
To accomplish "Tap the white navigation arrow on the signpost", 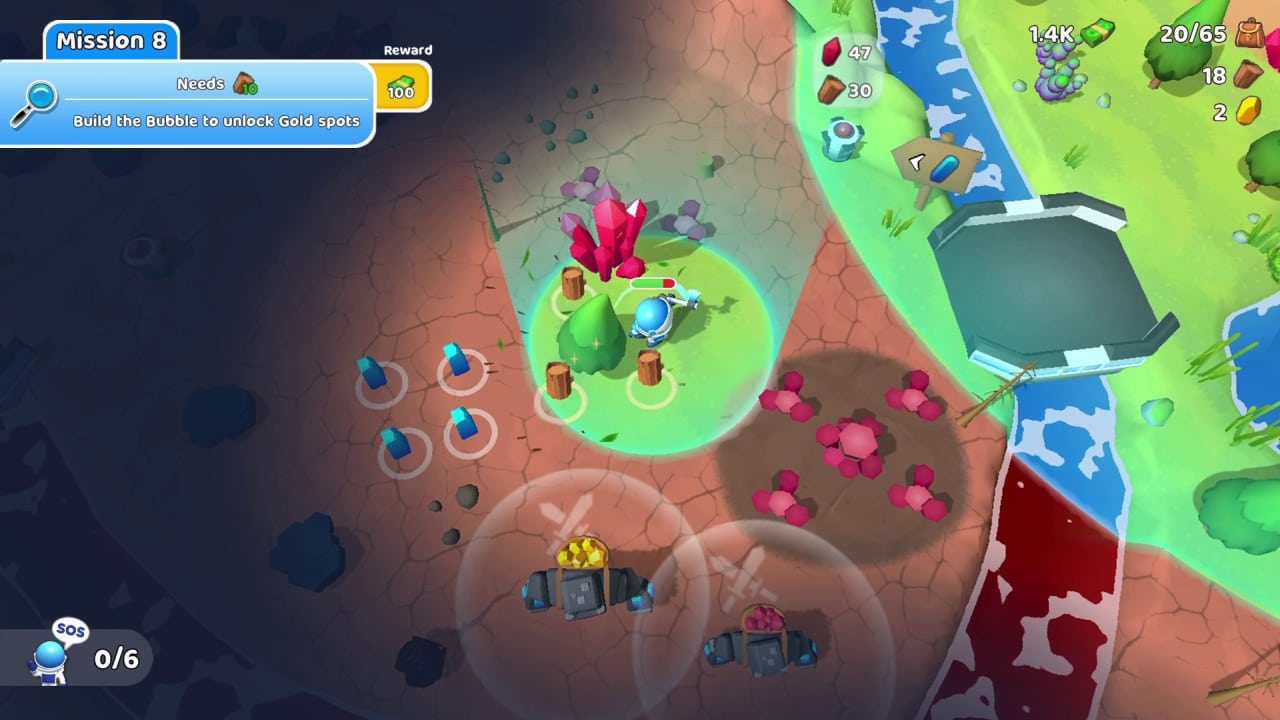I will [916, 162].
